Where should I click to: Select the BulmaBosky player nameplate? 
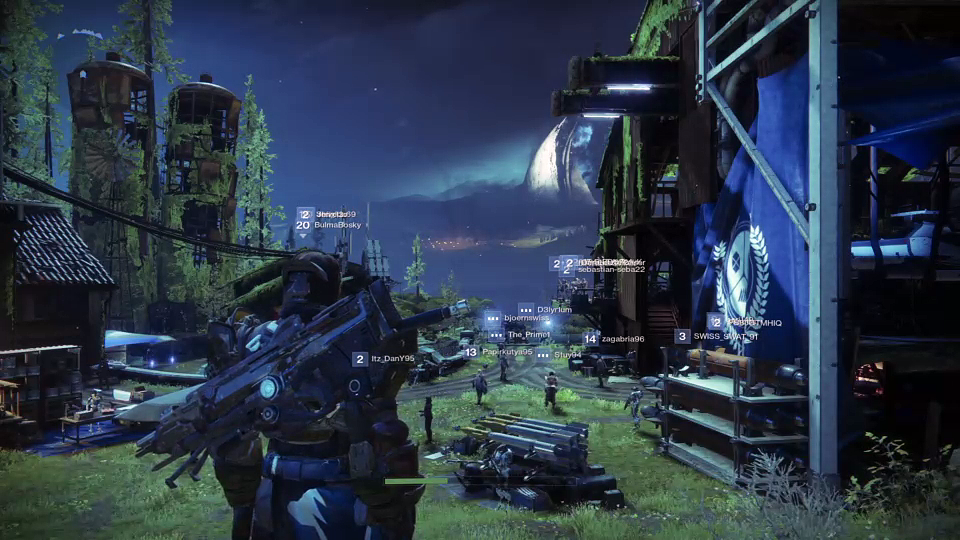(337, 225)
